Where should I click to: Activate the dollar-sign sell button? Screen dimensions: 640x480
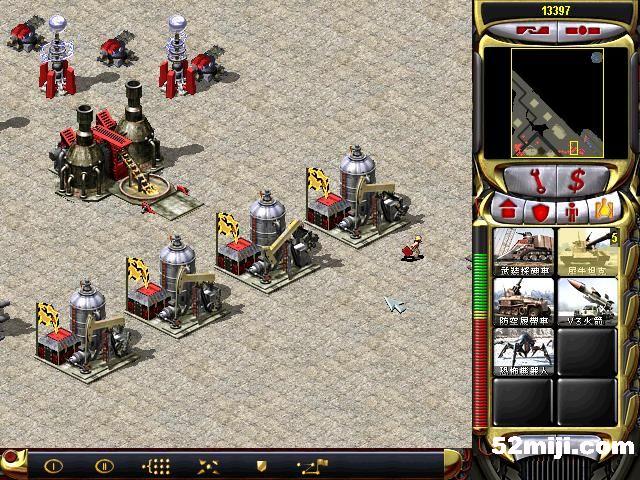pos(576,181)
